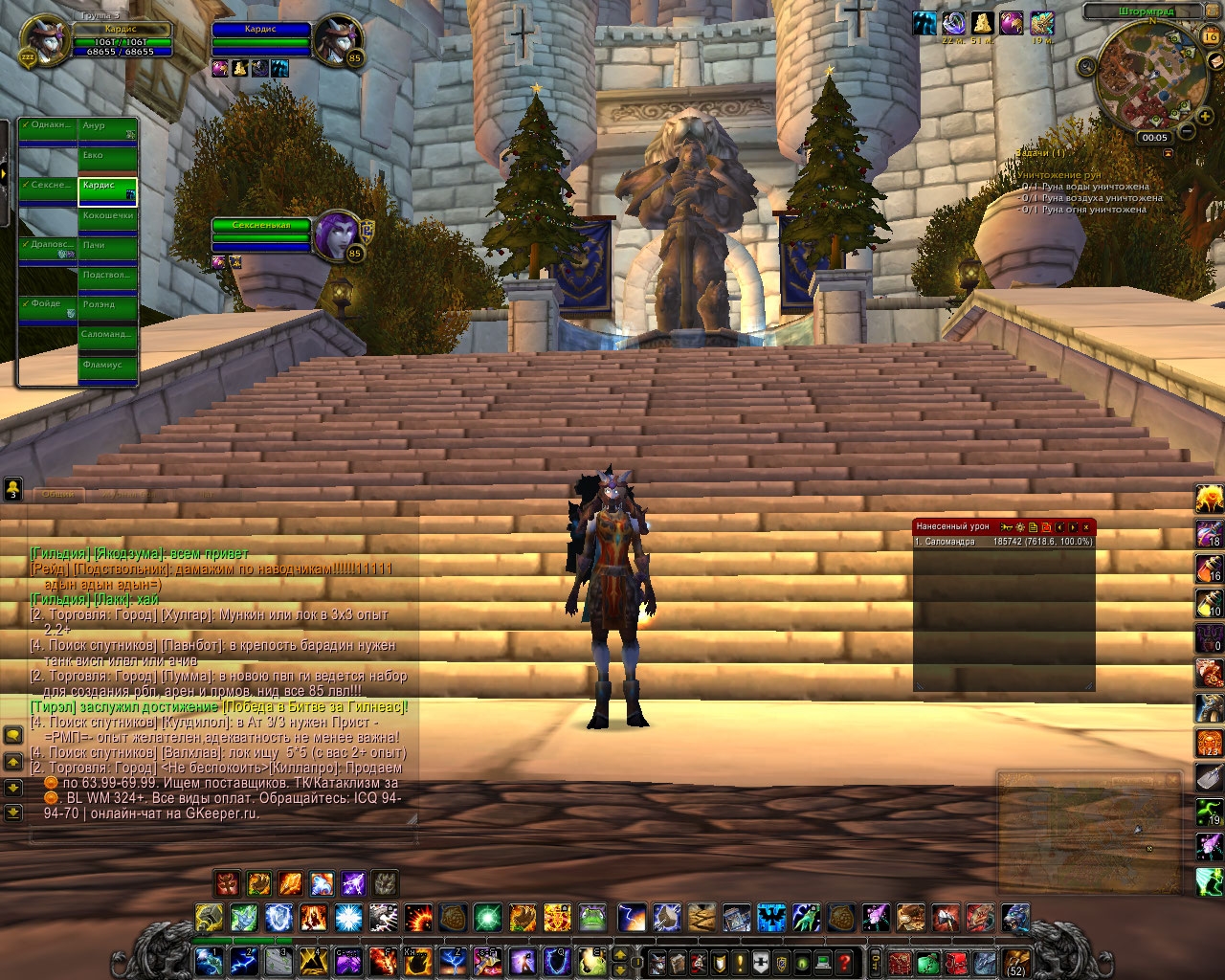The width and height of the screenshot is (1225, 980).
Task: Open the calendar showing day 16
Action: pyautogui.click(x=1209, y=37)
